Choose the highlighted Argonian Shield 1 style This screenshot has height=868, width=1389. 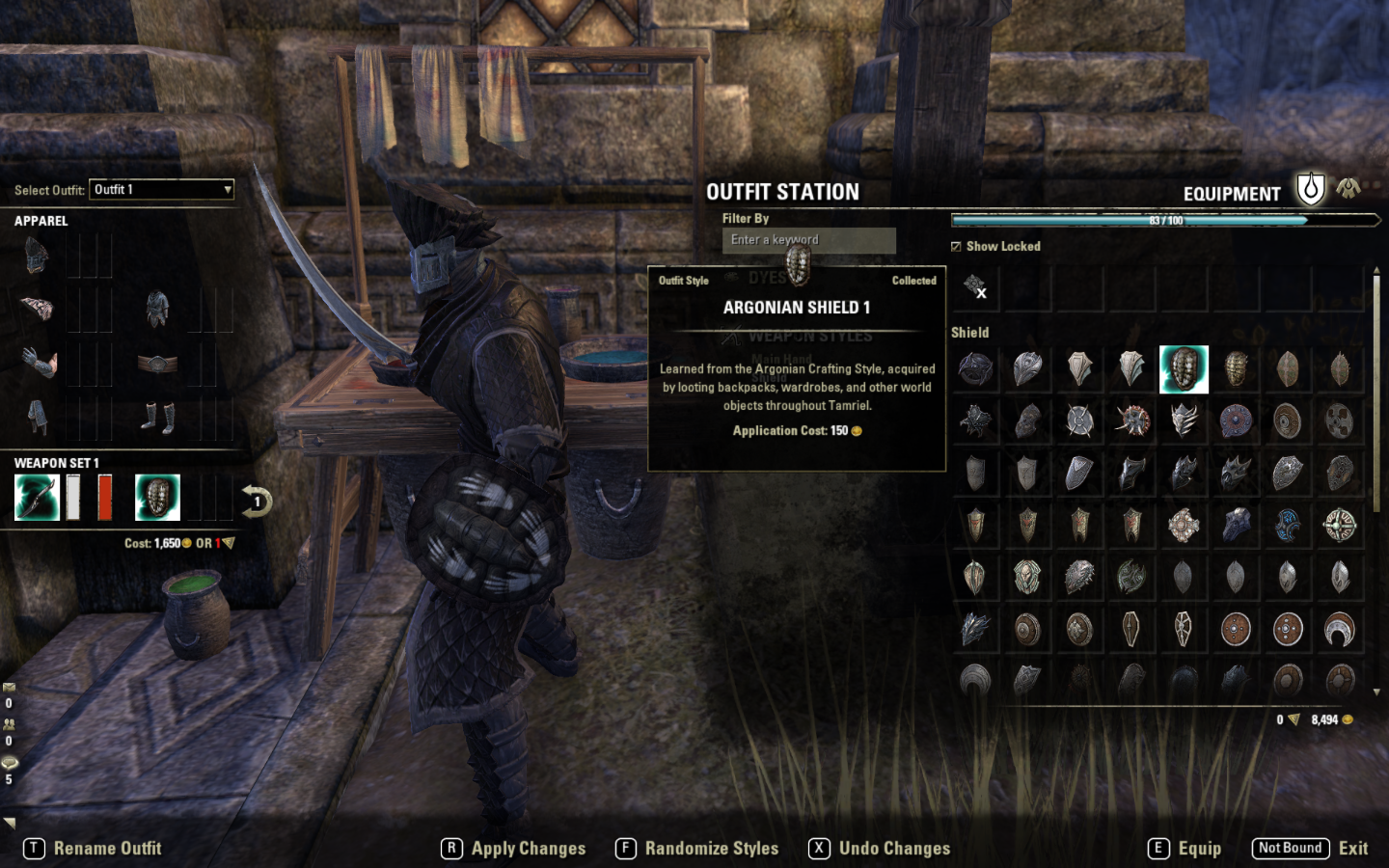(x=1184, y=369)
